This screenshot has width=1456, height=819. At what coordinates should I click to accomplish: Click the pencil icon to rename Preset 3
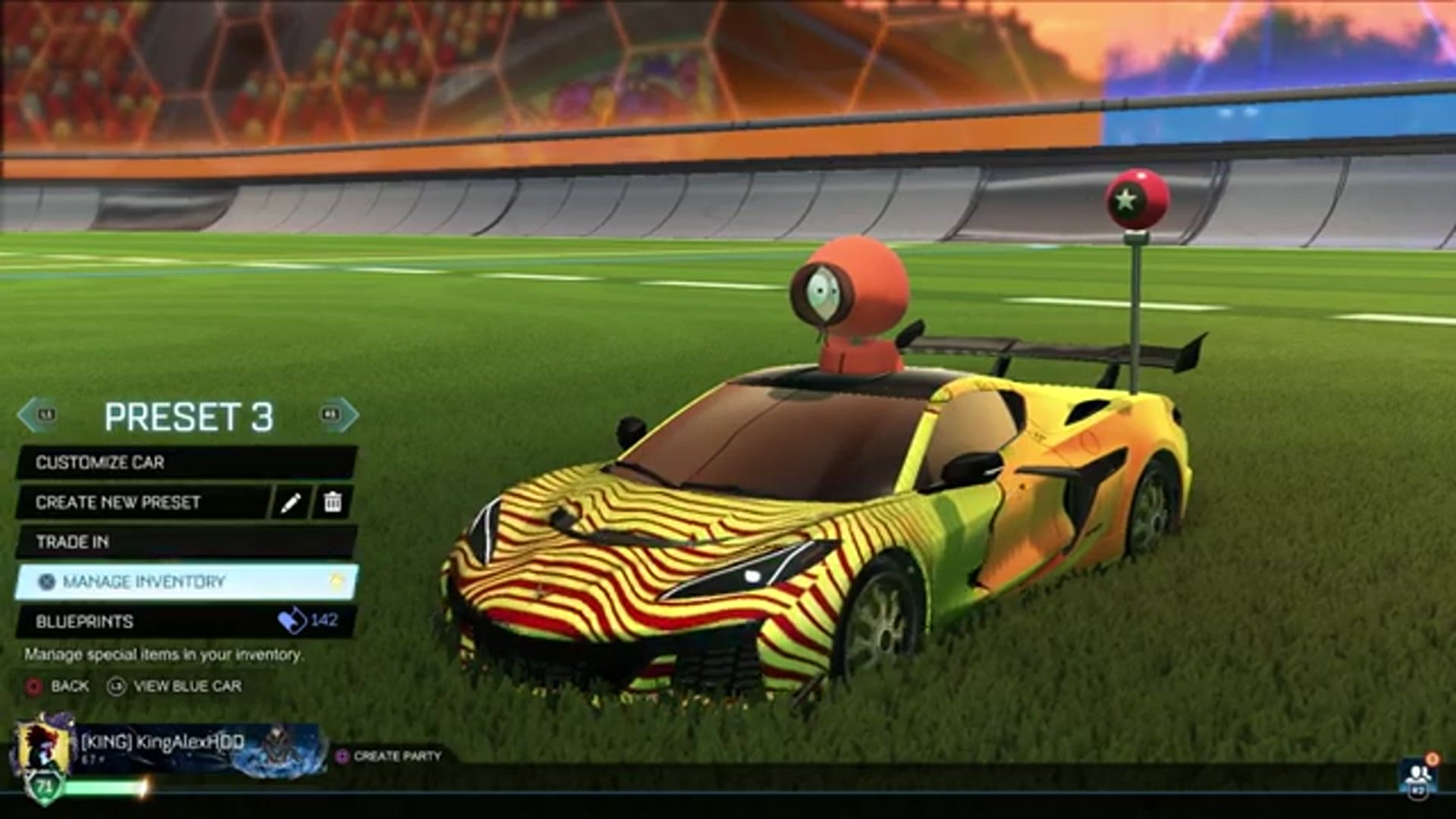[290, 503]
